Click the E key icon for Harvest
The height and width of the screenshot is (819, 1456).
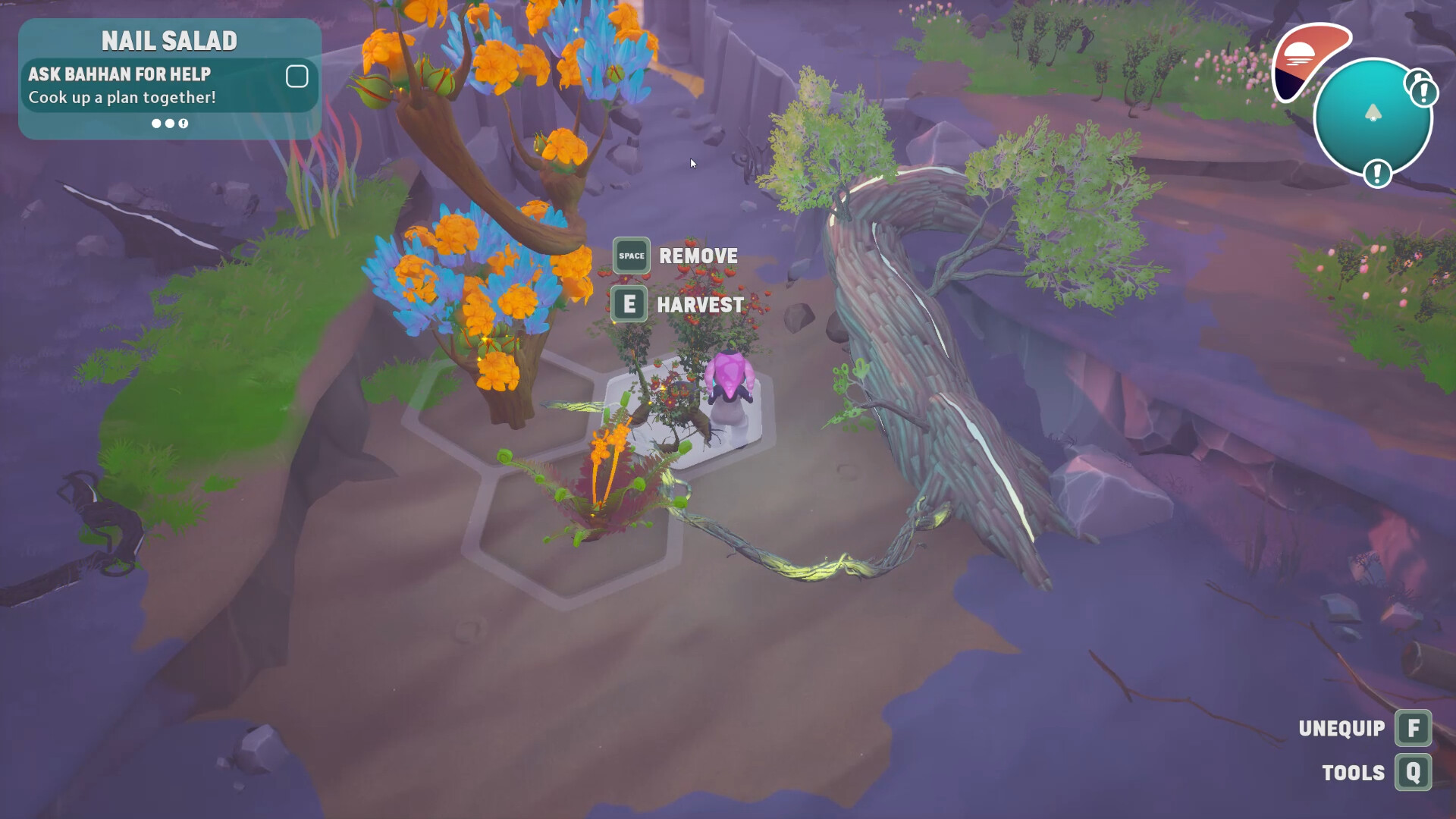click(x=629, y=304)
